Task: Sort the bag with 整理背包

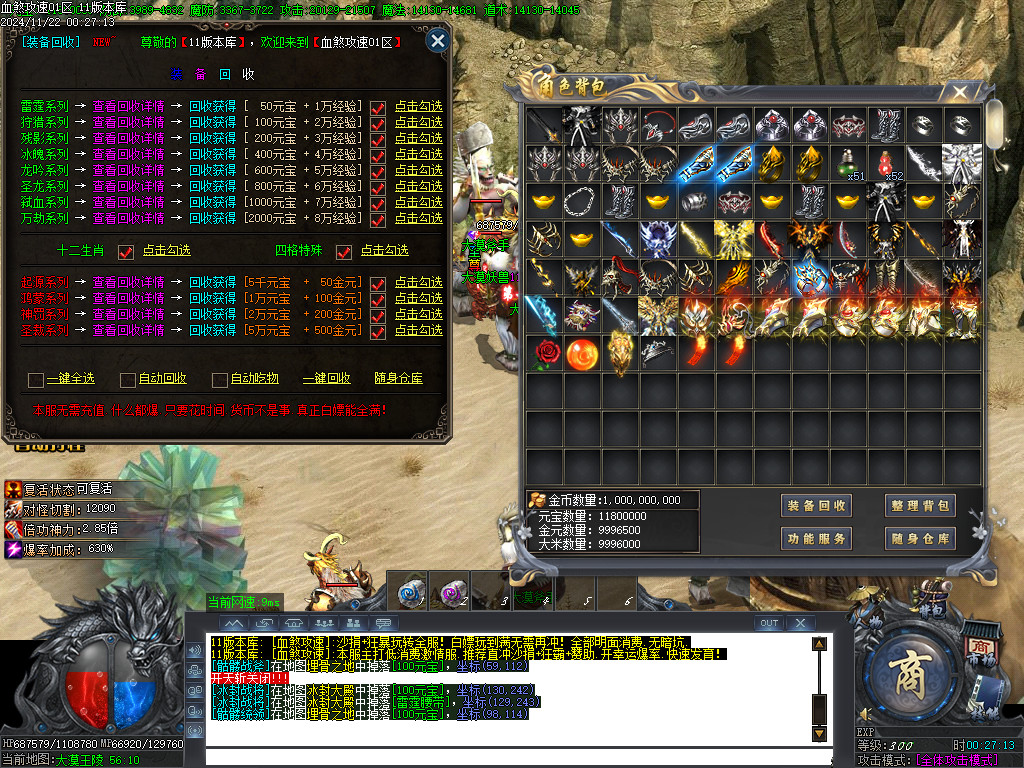Action: tap(920, 506)
